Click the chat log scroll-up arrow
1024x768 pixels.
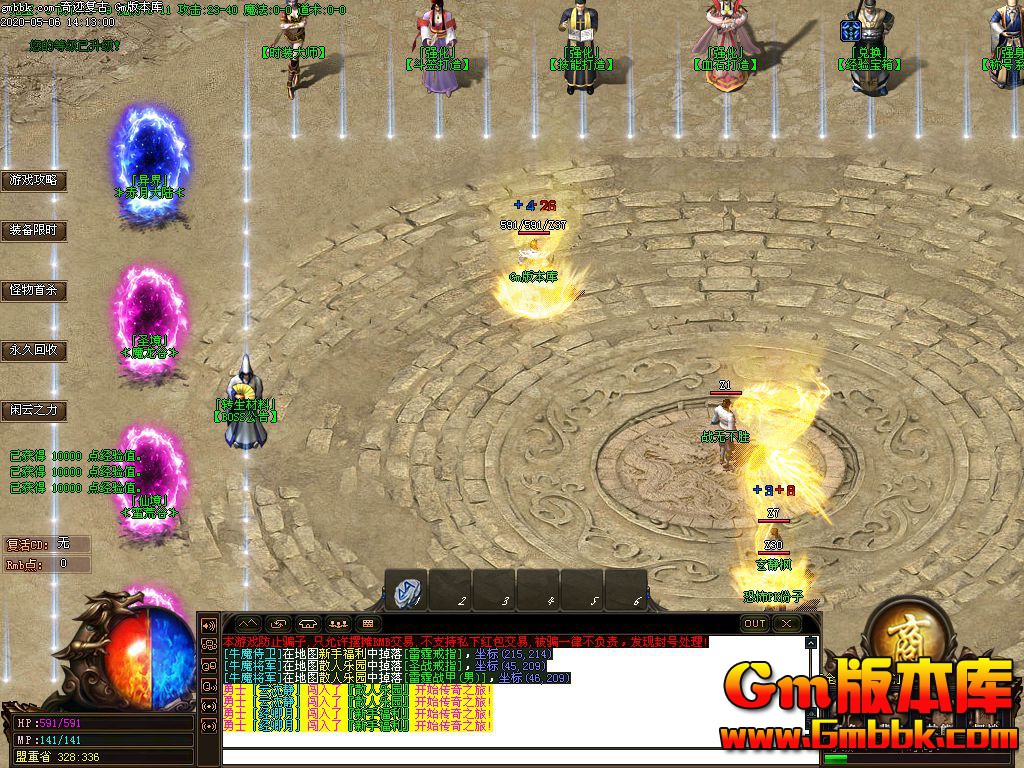810,641
